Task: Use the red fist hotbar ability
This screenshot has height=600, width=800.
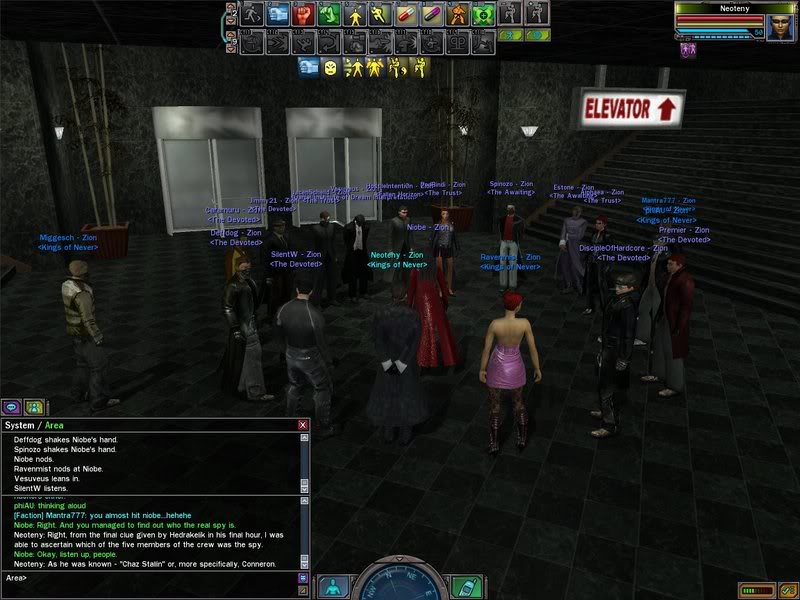Action: point(304,14)
